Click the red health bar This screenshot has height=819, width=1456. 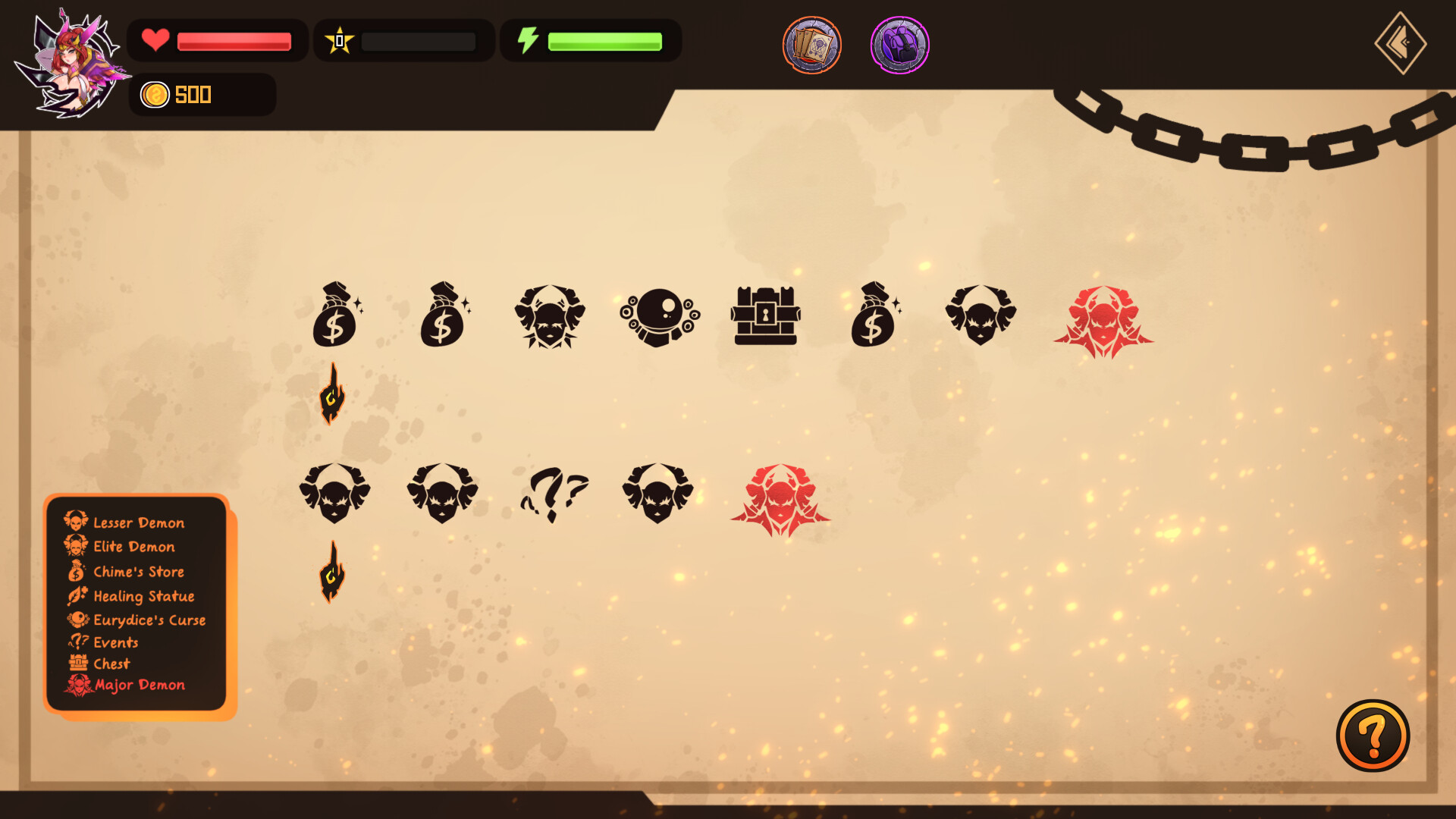point(234,41)
